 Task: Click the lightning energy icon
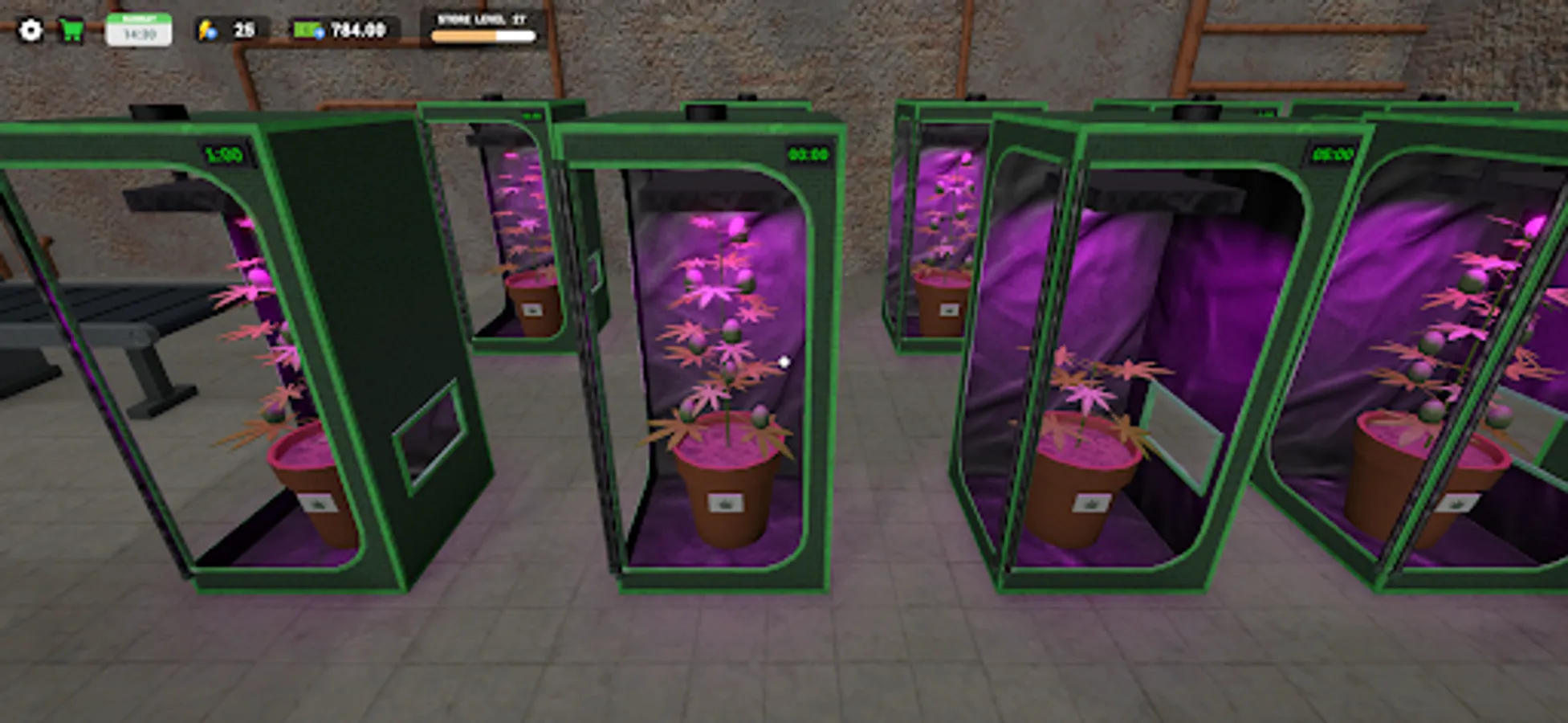pos(207,30)
